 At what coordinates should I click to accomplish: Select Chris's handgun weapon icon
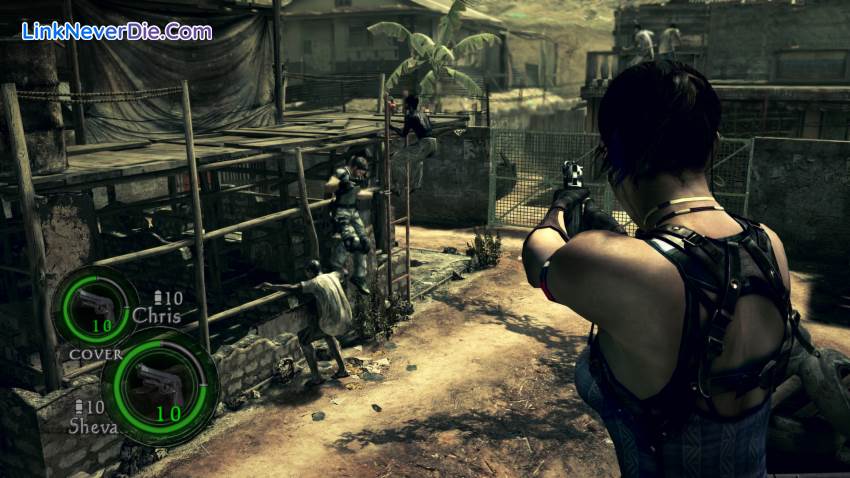tap(94, 304)
